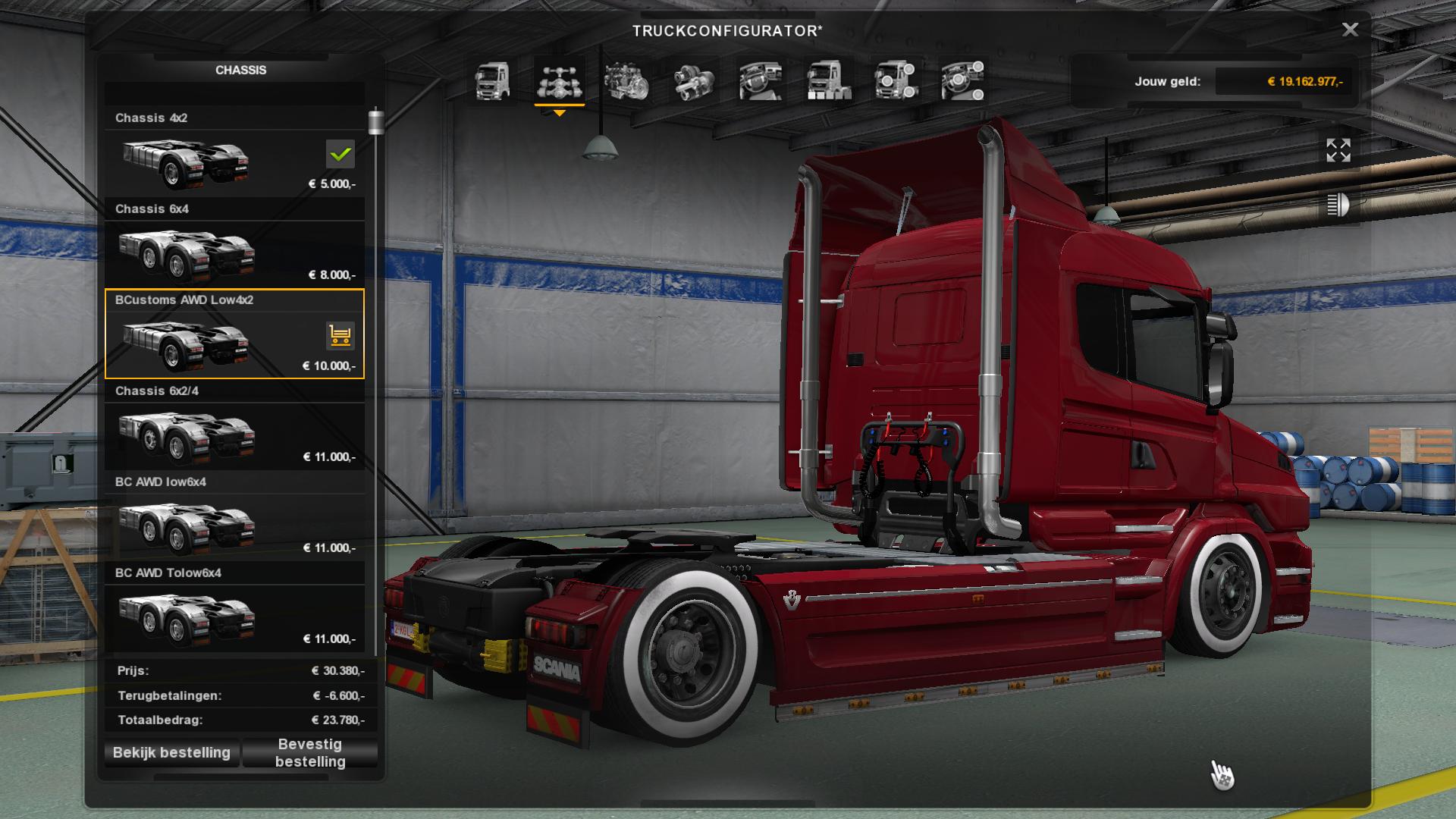Switch to the chassis category tab

(x=560, y=81)
